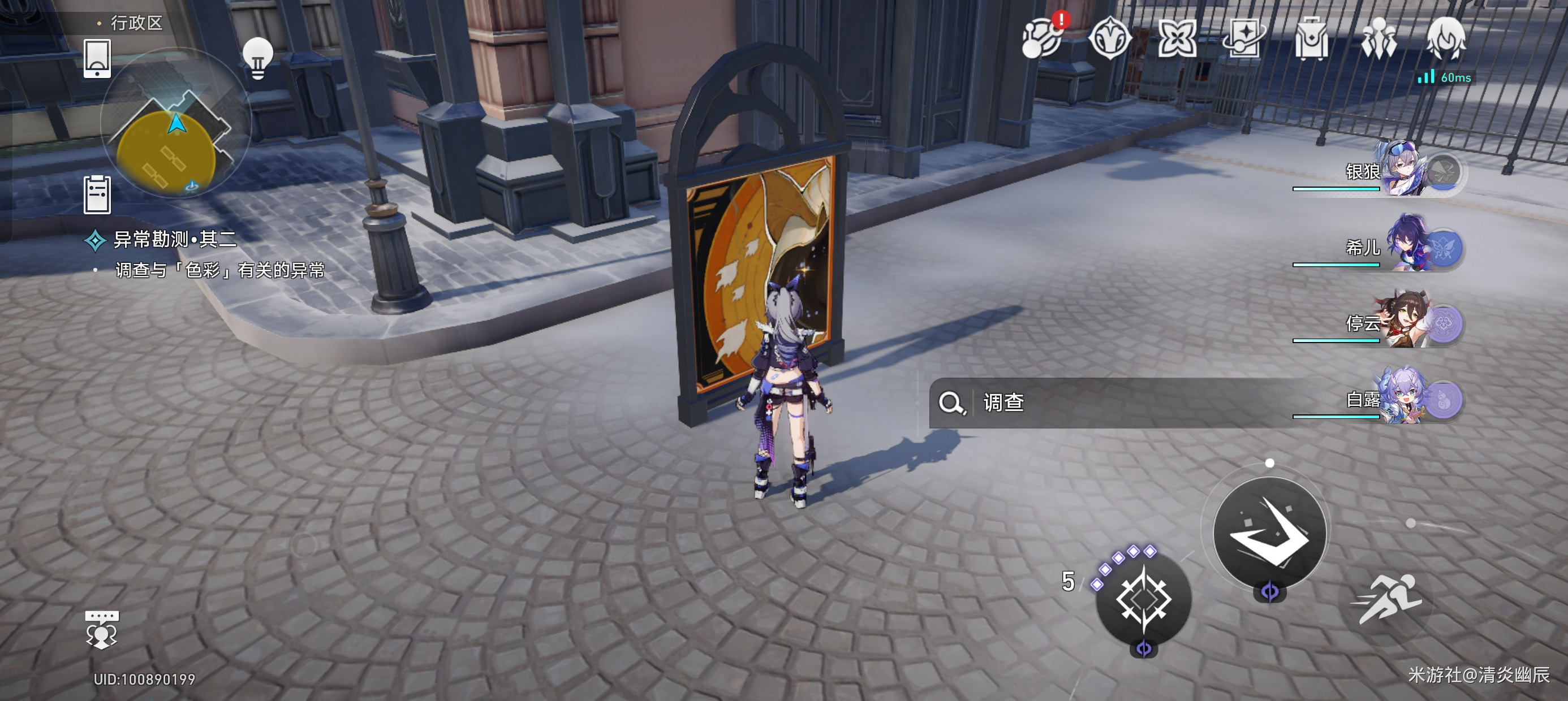Open the event icon with red alert

click(x=1041, y=38)
